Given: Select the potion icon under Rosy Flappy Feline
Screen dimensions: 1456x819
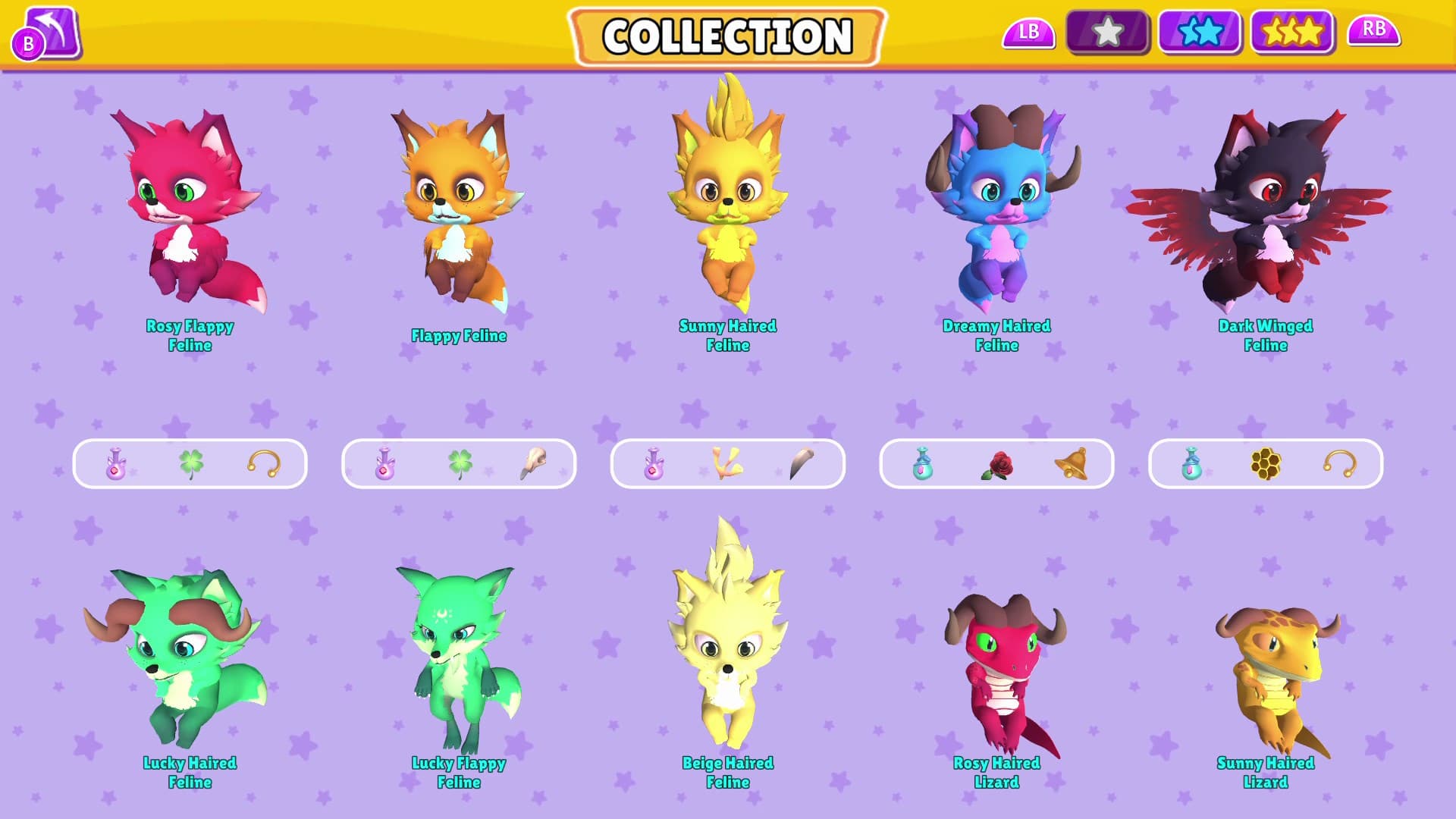Looking at the screenshot, I should 115,463.
